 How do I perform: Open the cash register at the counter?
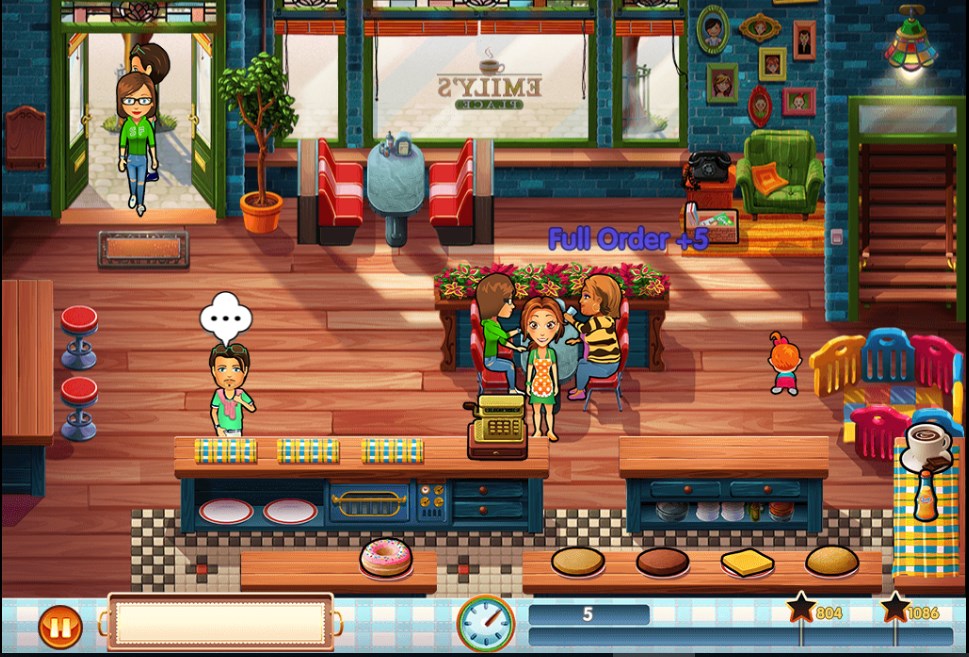497,425
